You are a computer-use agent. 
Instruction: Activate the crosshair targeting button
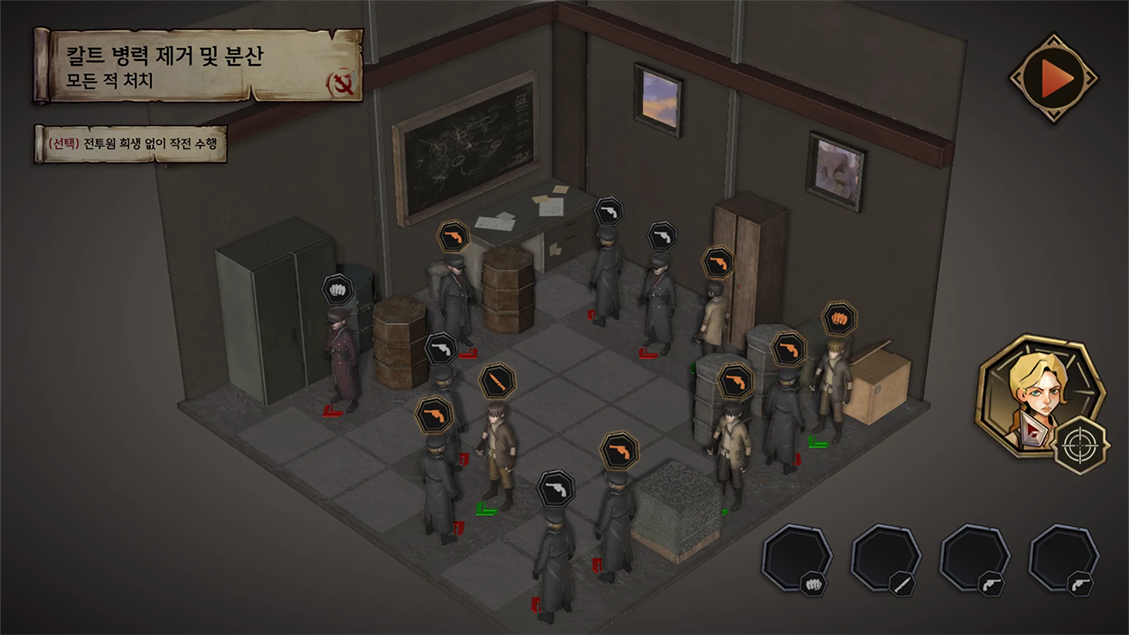[1079, 445]
